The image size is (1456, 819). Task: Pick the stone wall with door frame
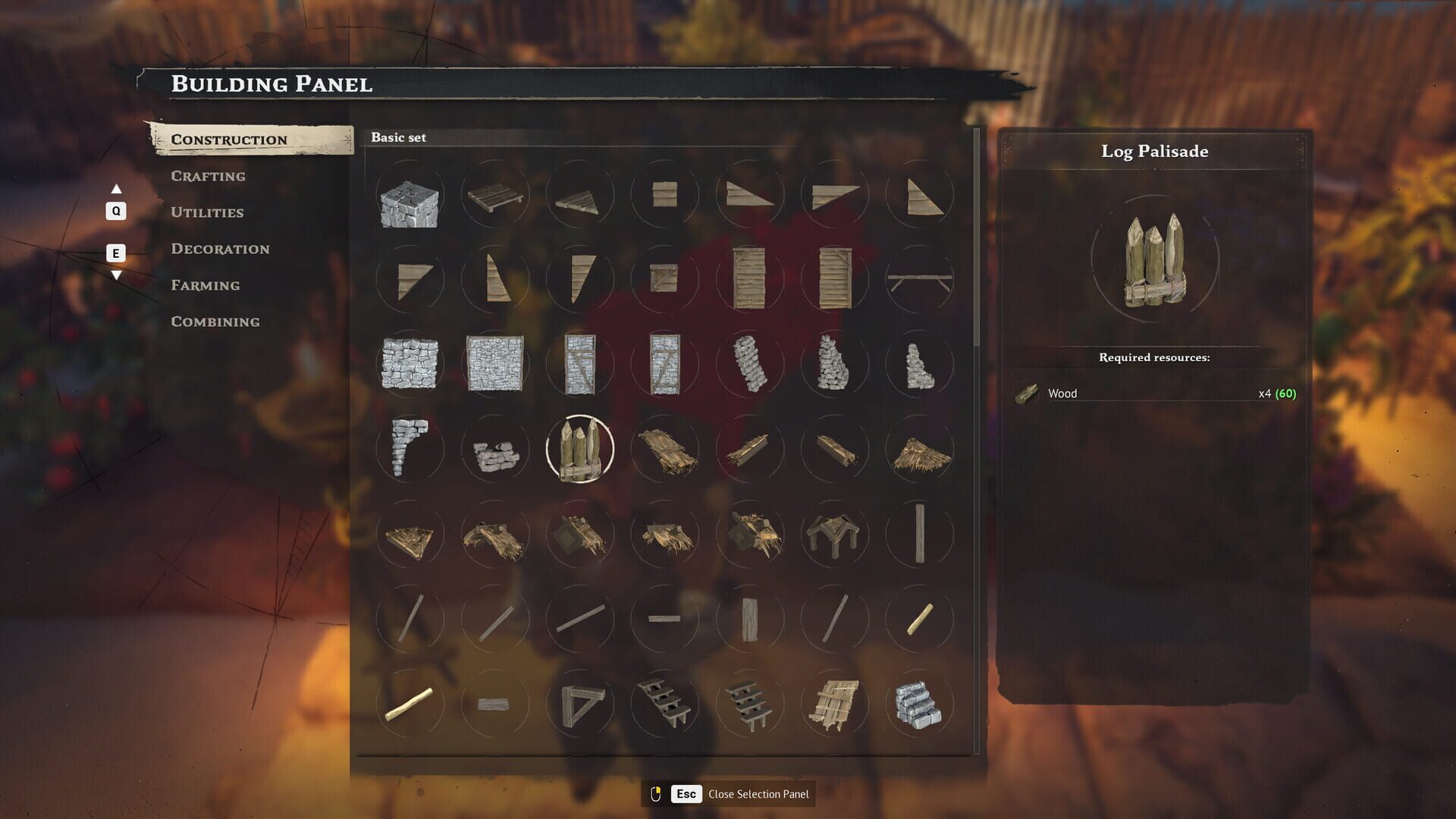(579, 364)
